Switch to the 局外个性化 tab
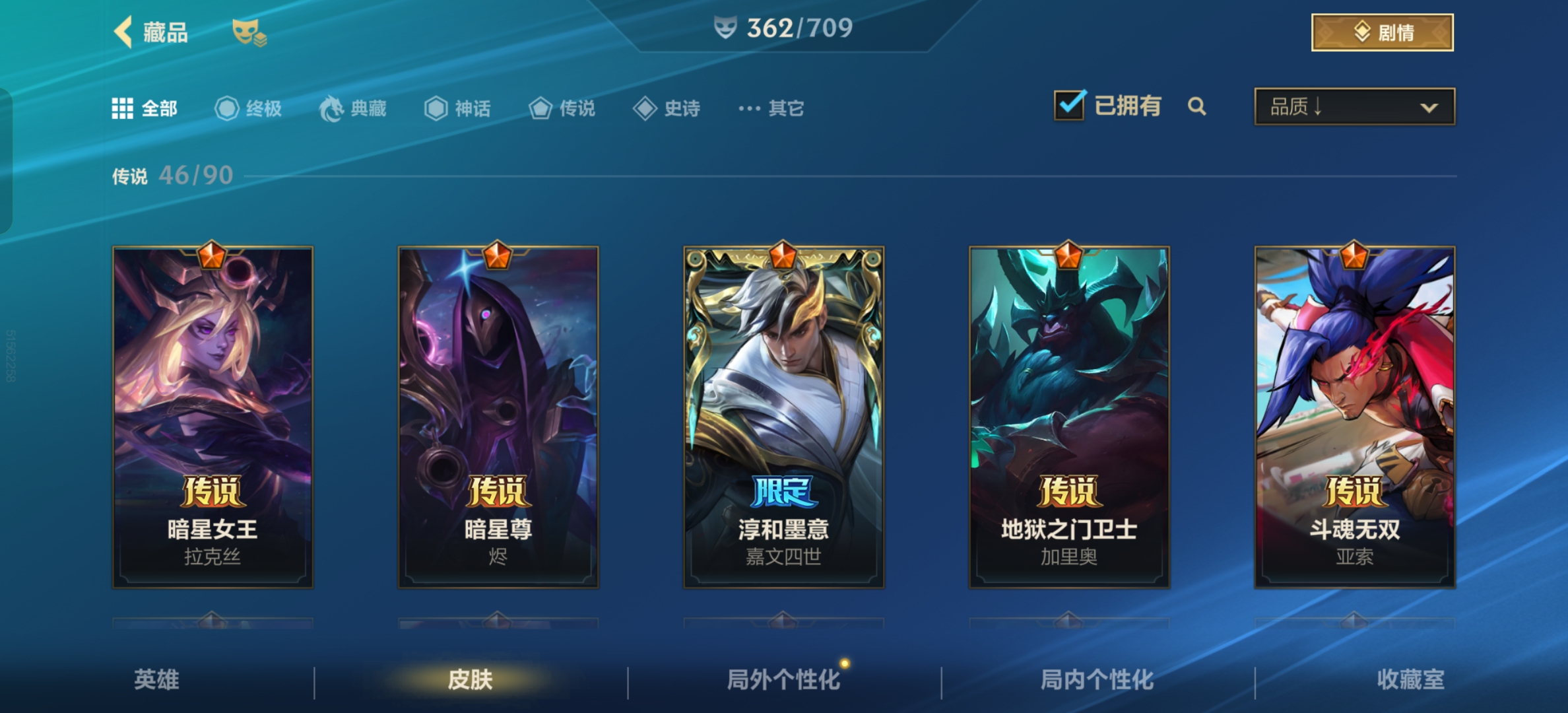This screenshot has width=1568, height=713. tap(784, 678)
